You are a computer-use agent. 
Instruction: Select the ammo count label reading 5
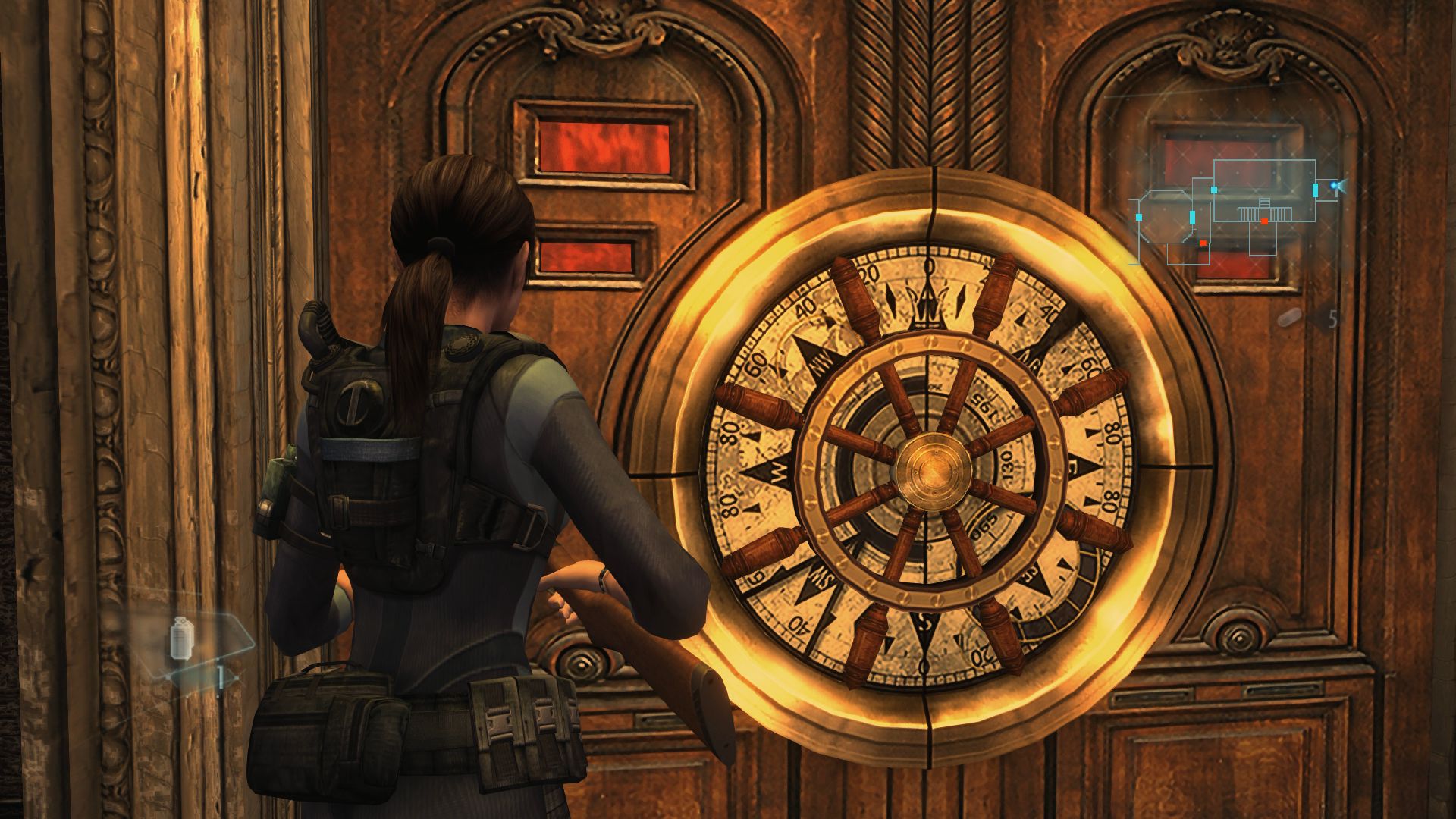[1333, 318]
